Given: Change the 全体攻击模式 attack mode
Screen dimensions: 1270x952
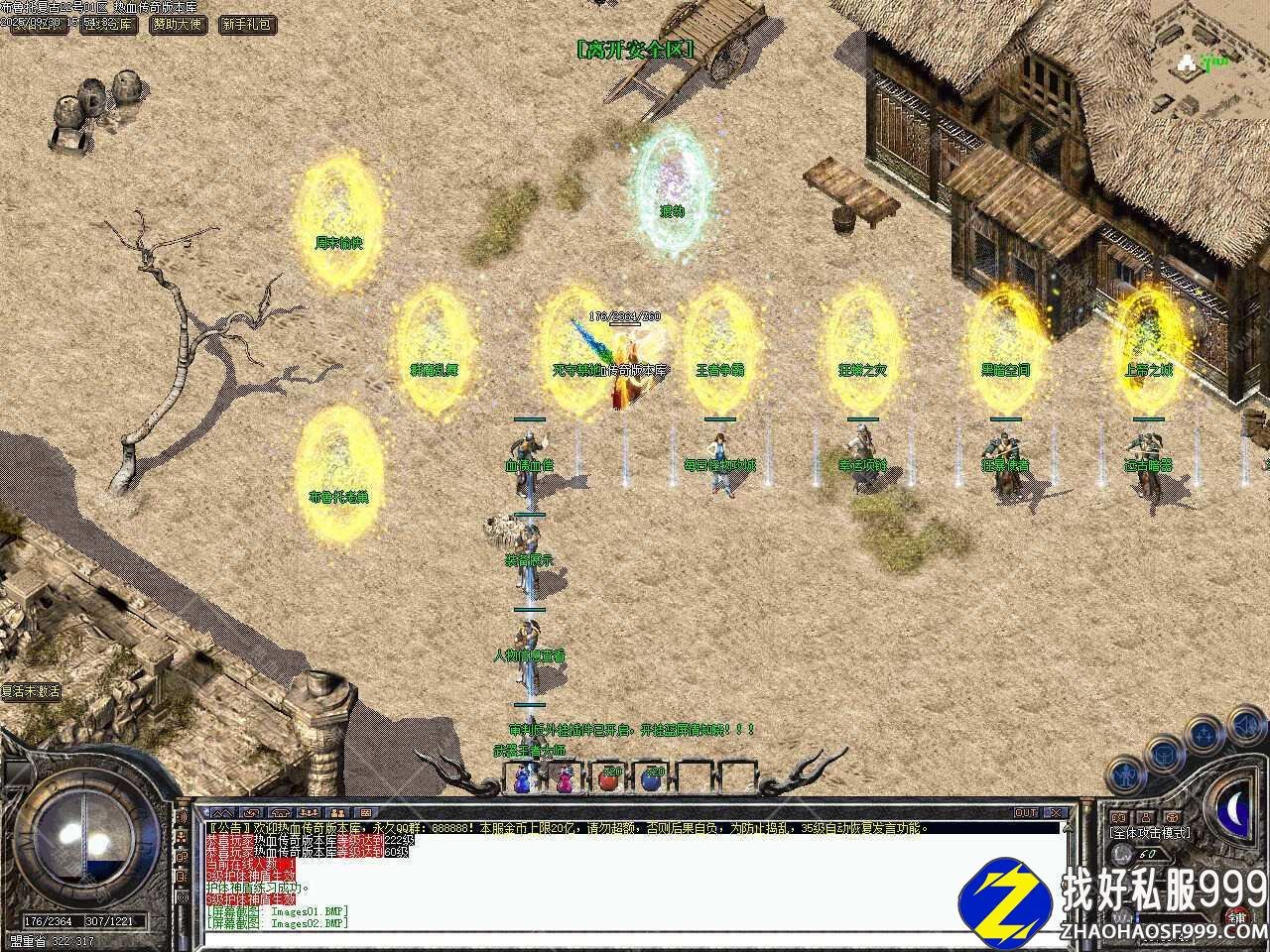Looking at the screenshot, I should 1150,833.
